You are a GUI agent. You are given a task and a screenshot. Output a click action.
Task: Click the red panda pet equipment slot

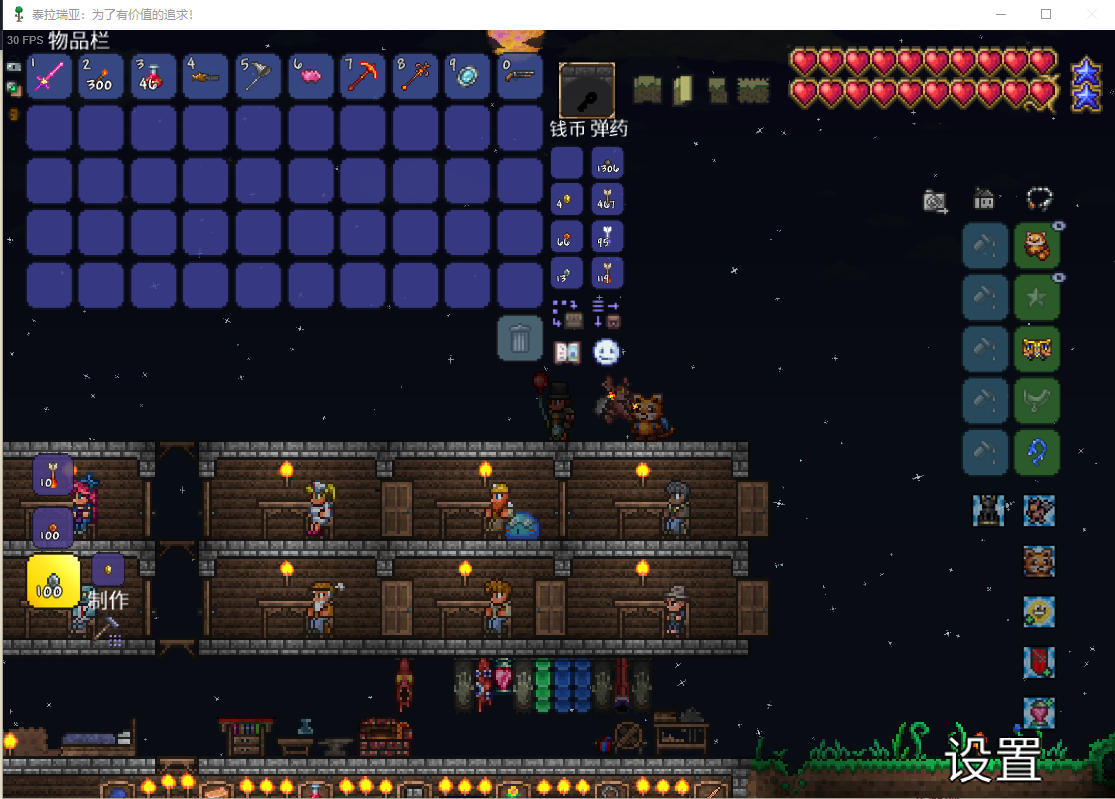(x=1037, y=246)
